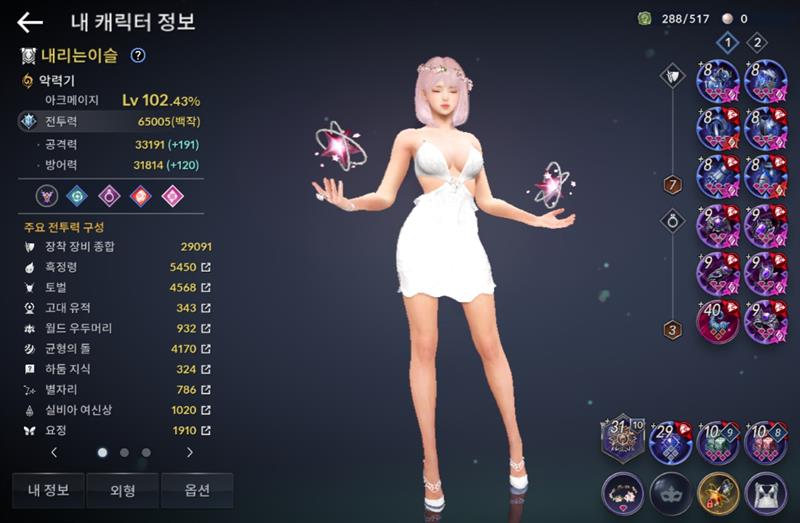
Task: Open the 균형의 돌 details link
Action: (206, 349)
